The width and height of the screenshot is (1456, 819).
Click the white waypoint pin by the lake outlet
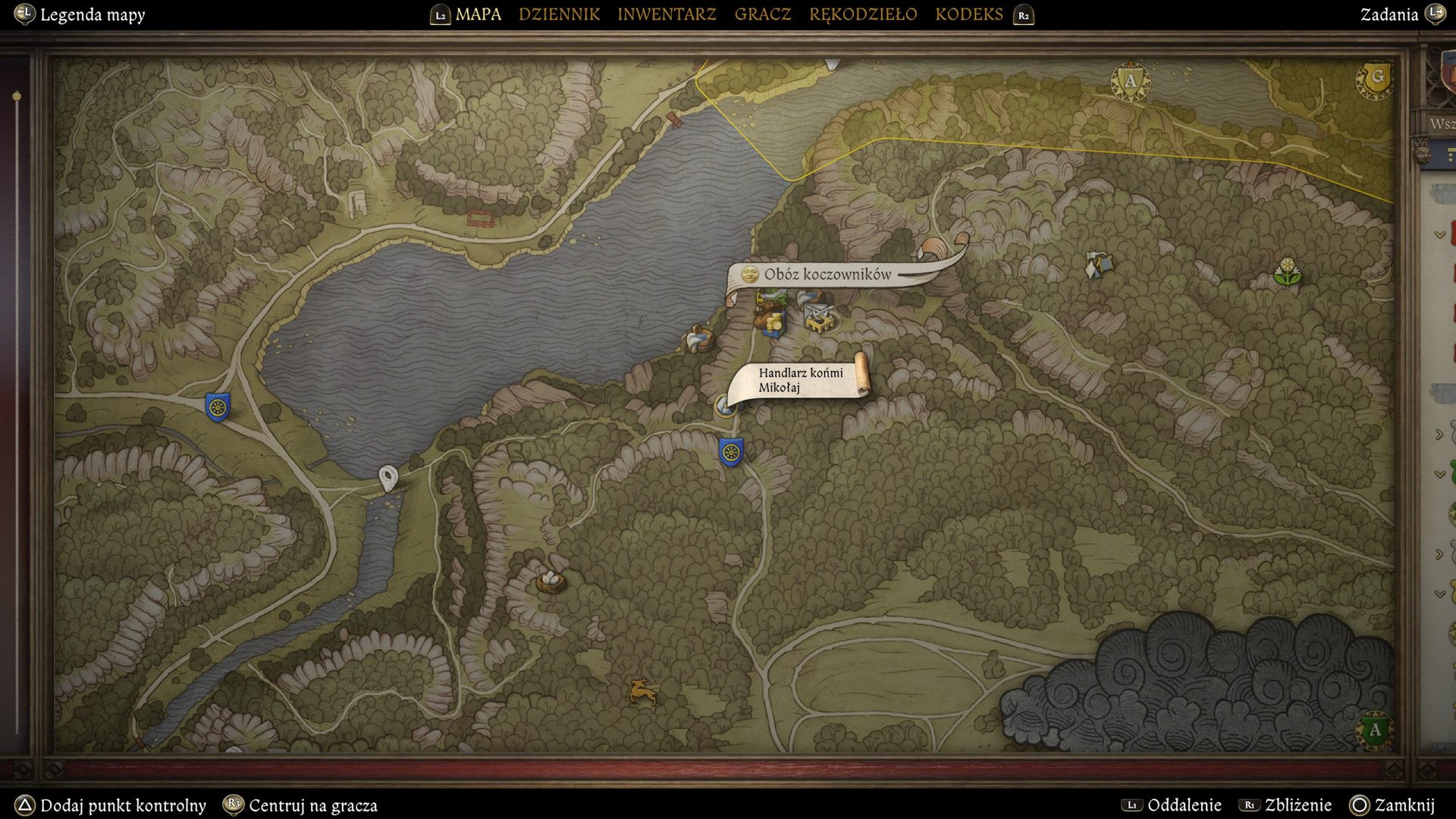coord(388,478)
